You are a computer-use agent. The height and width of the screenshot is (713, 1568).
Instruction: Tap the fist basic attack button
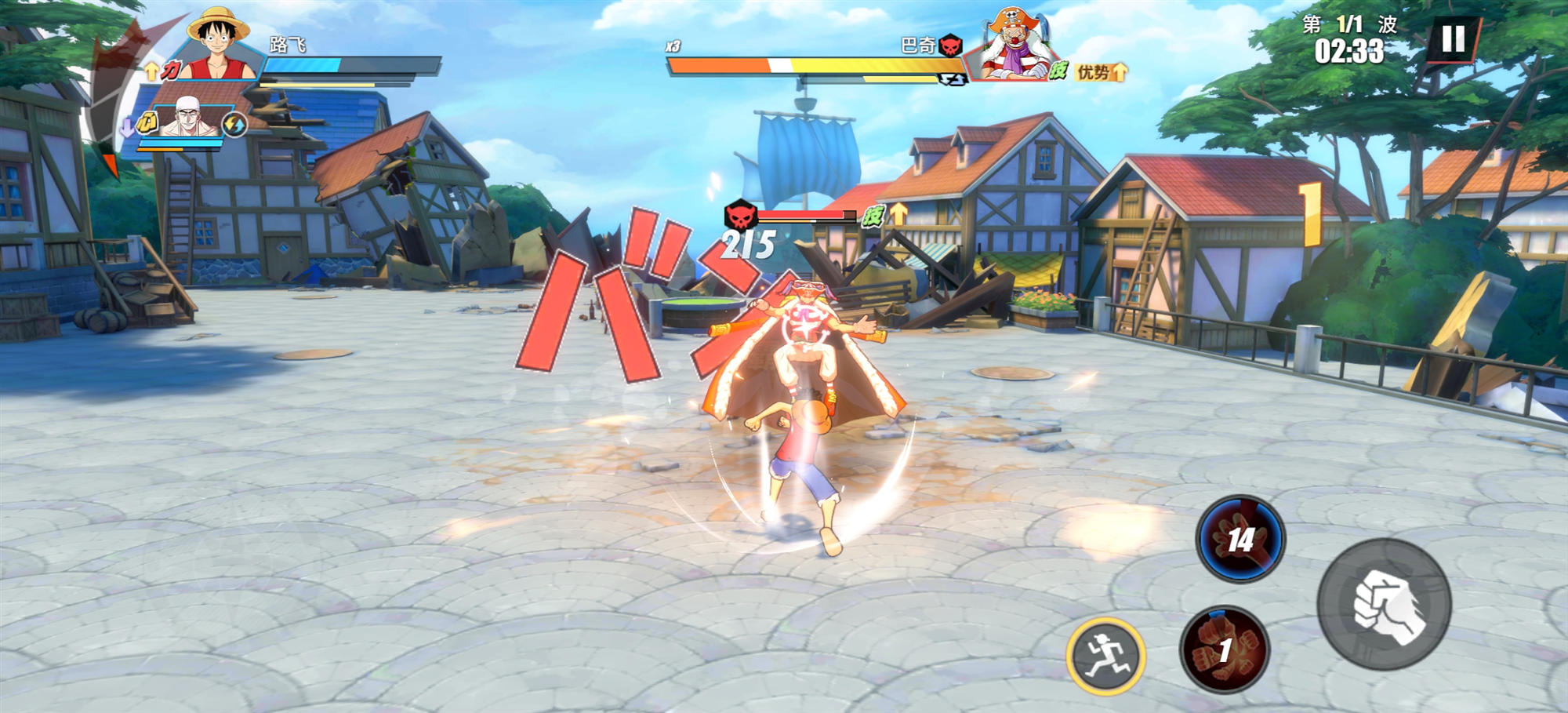tap(1385, 603)
